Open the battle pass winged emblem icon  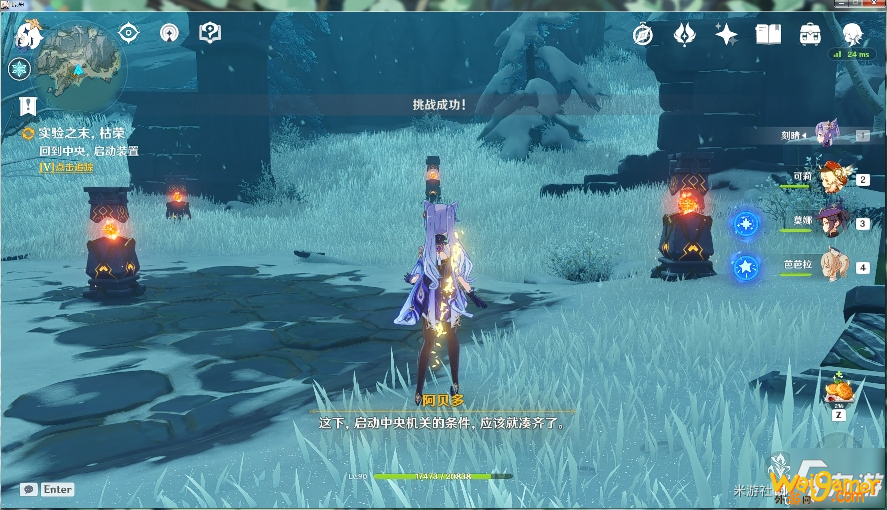tap(684, 35)
